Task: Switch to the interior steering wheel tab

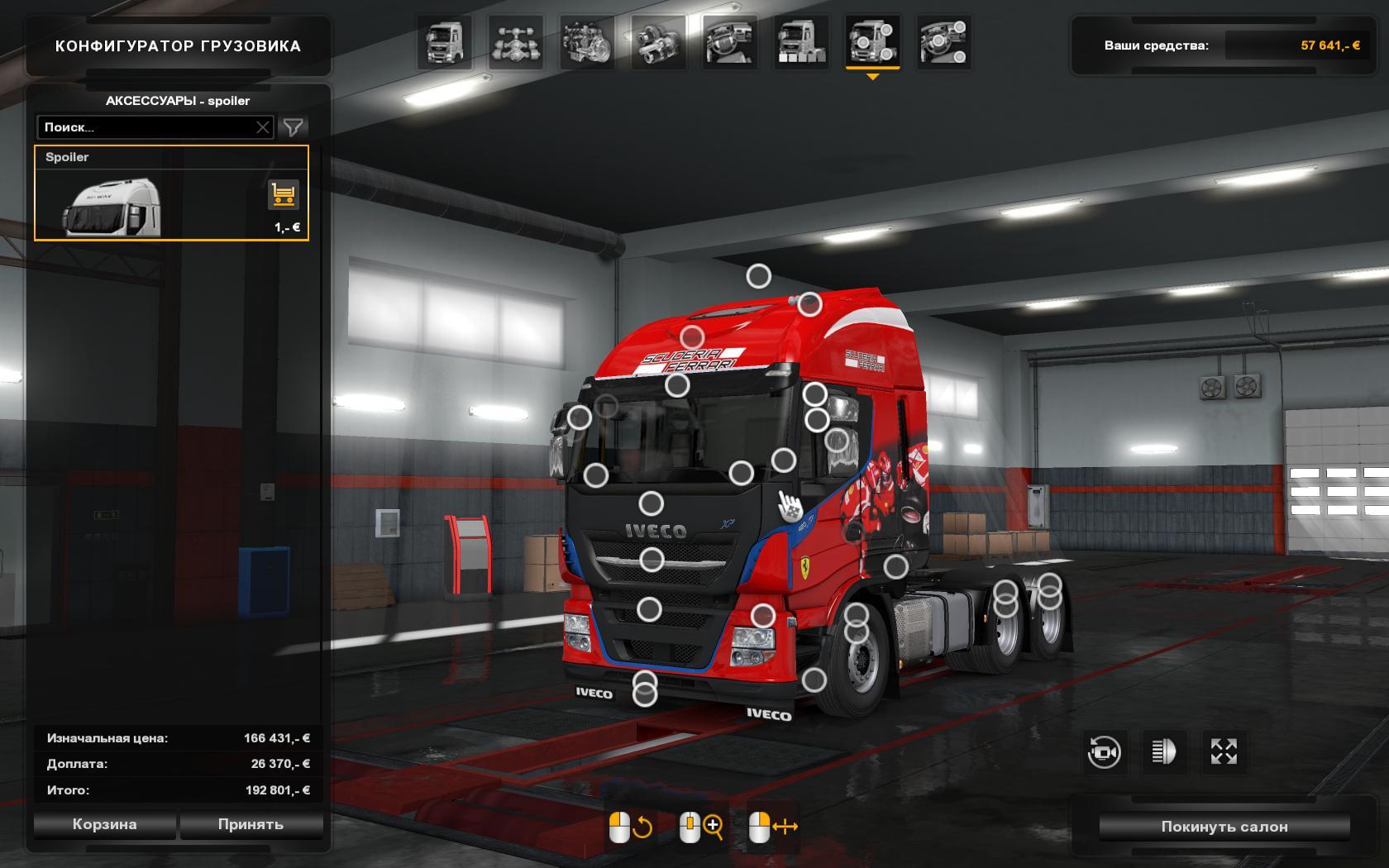Action: point(730,42)
